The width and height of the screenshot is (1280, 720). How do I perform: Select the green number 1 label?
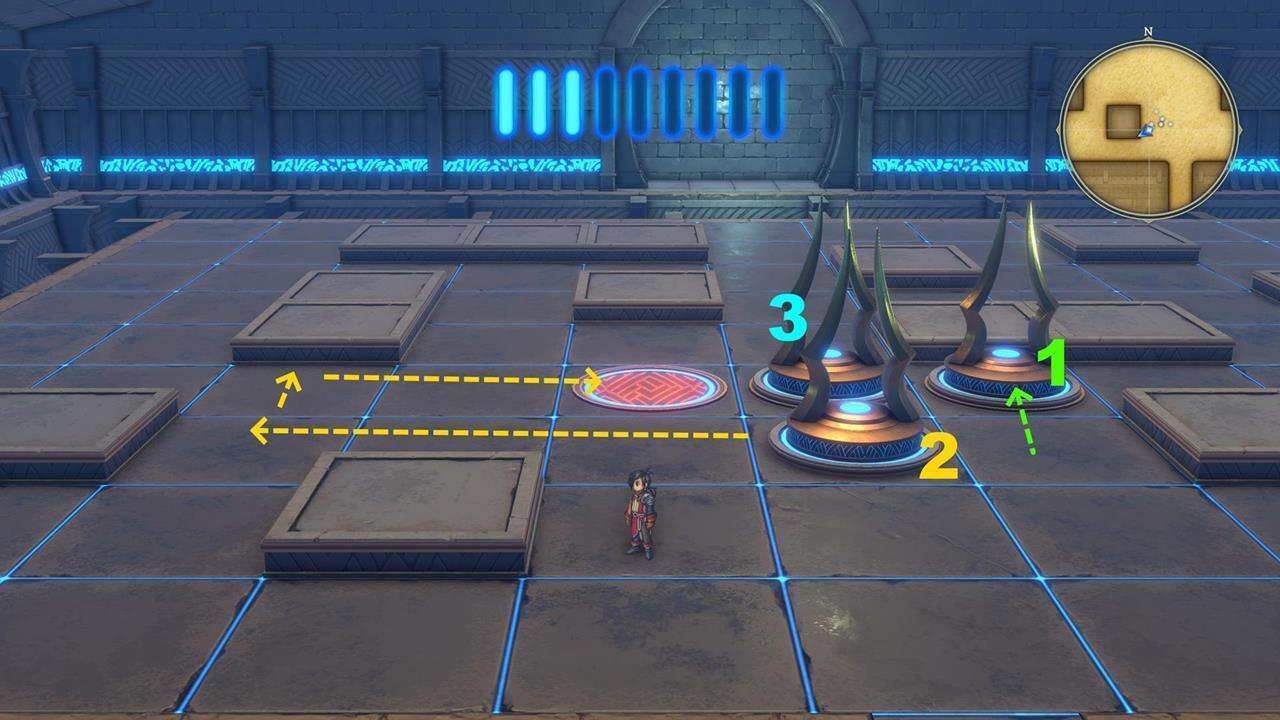[x=1053, y=362]
